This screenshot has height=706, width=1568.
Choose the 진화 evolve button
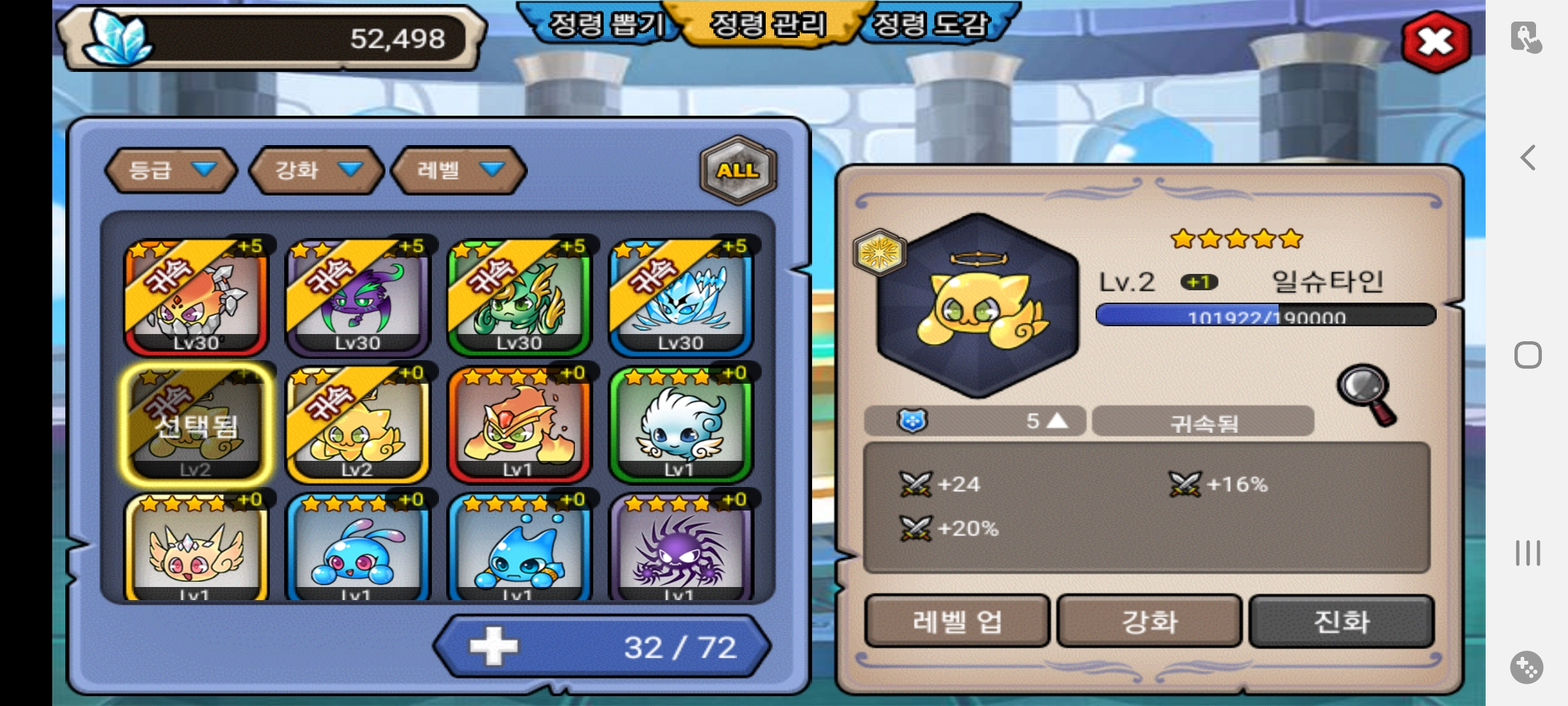pos(1341,621)
